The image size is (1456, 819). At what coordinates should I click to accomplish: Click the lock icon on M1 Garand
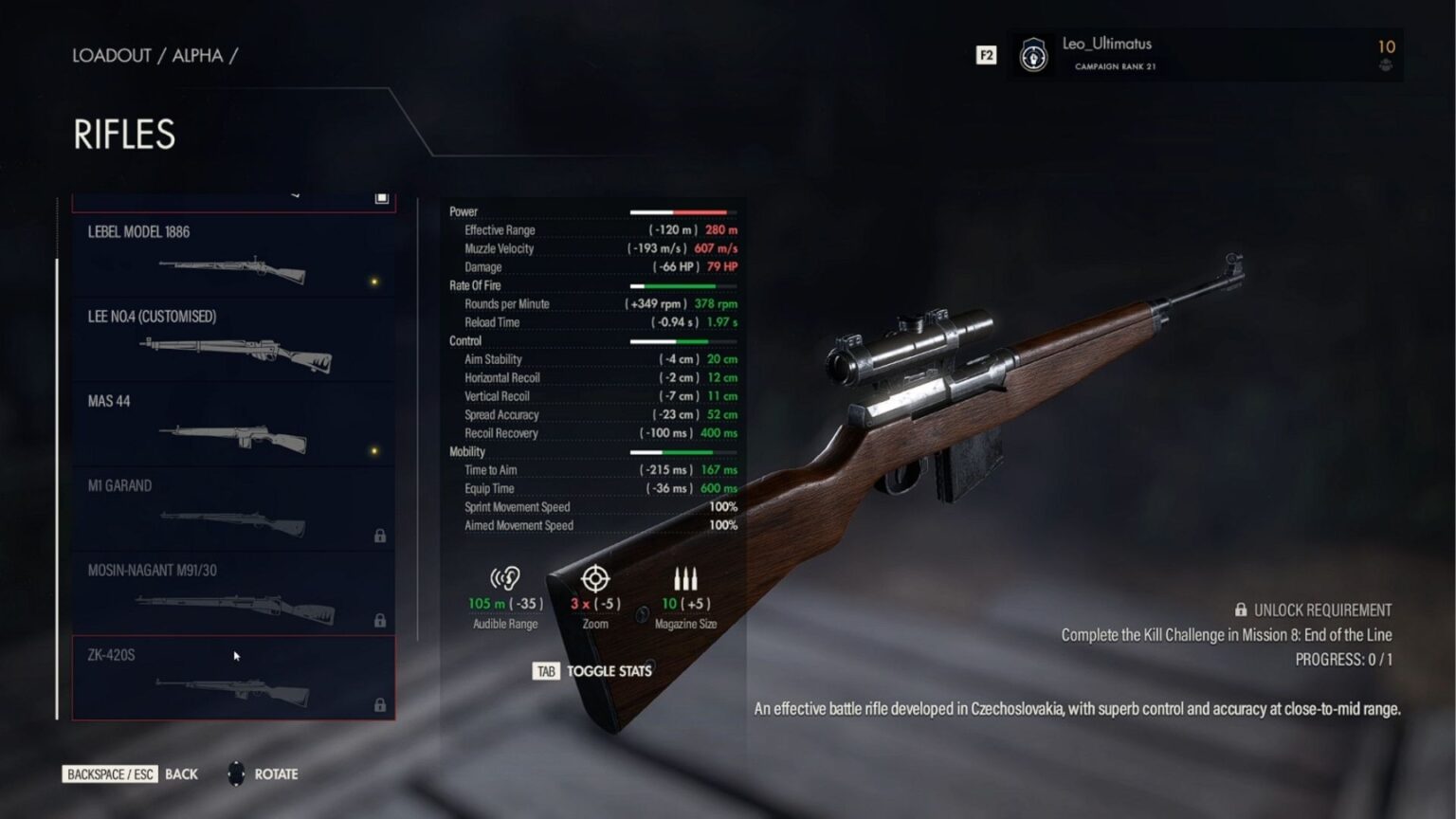click(382, 535)
